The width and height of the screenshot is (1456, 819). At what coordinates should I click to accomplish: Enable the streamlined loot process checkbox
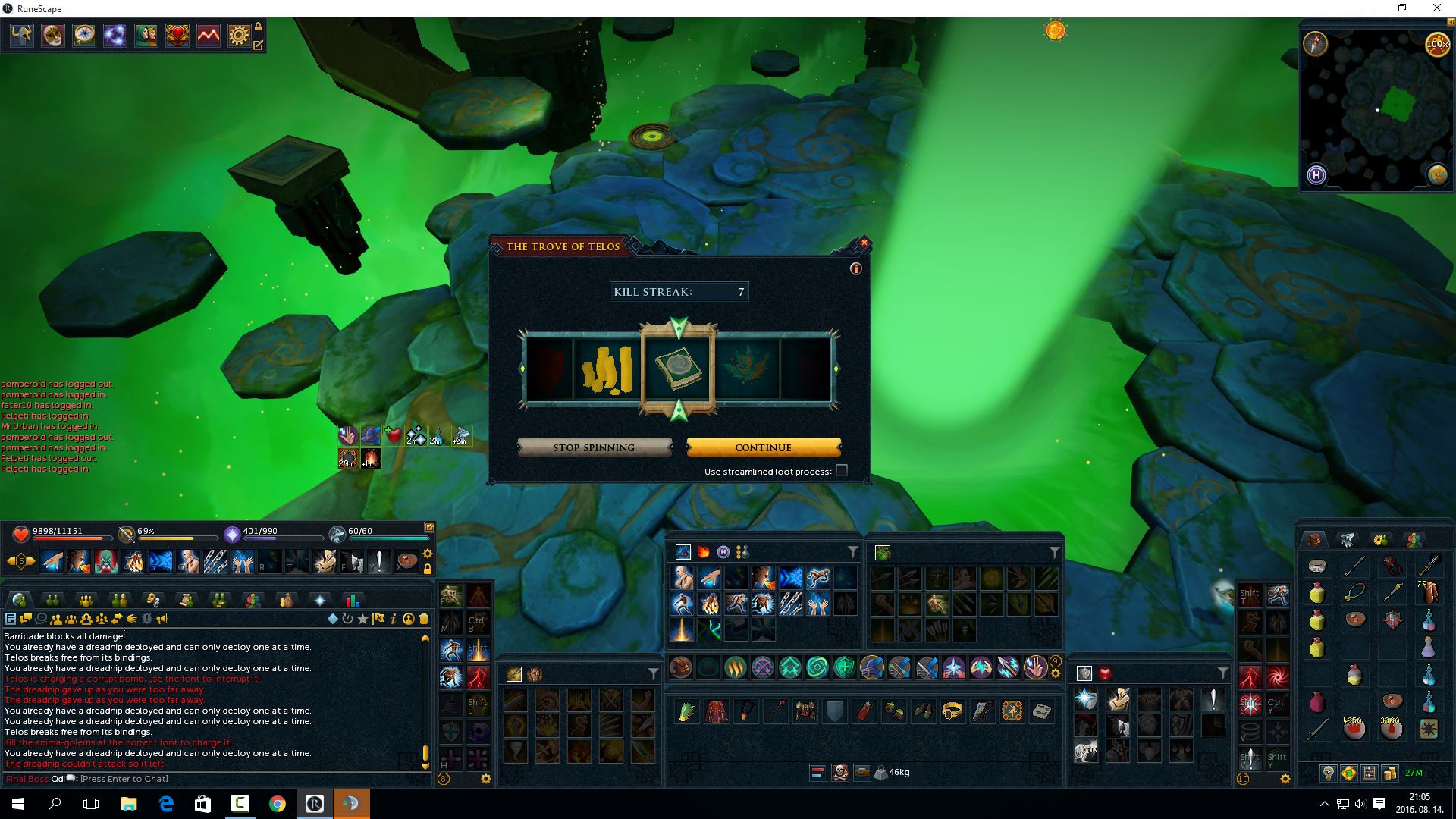pyautogui.click(x=841, y=471)
